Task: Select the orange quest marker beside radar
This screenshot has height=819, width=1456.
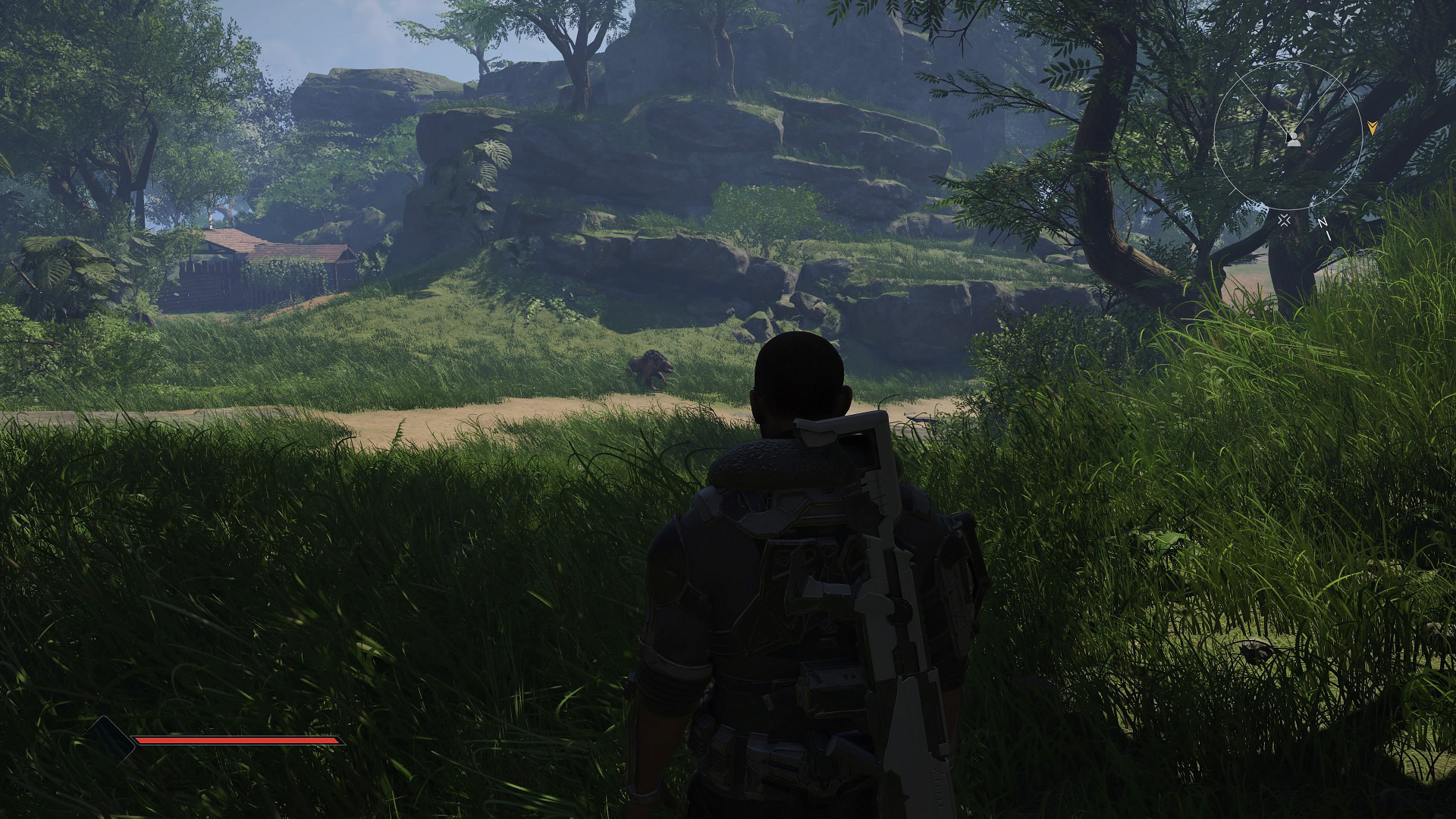Action: tap(1372, 128)
